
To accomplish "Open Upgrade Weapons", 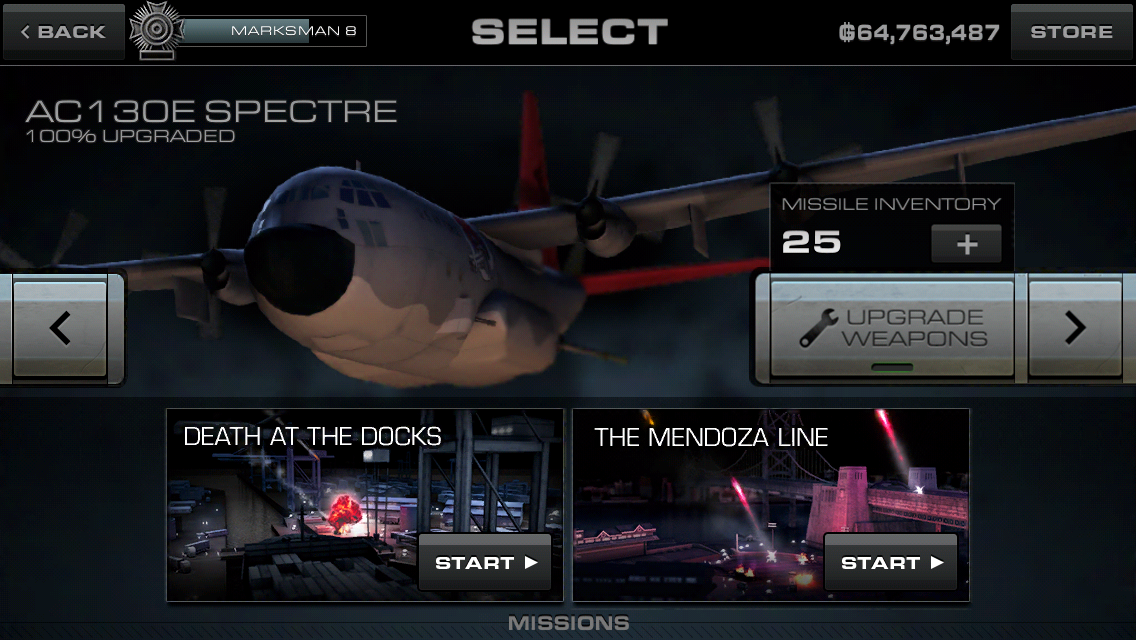I will pyautogui.click(x=892, y=328).
